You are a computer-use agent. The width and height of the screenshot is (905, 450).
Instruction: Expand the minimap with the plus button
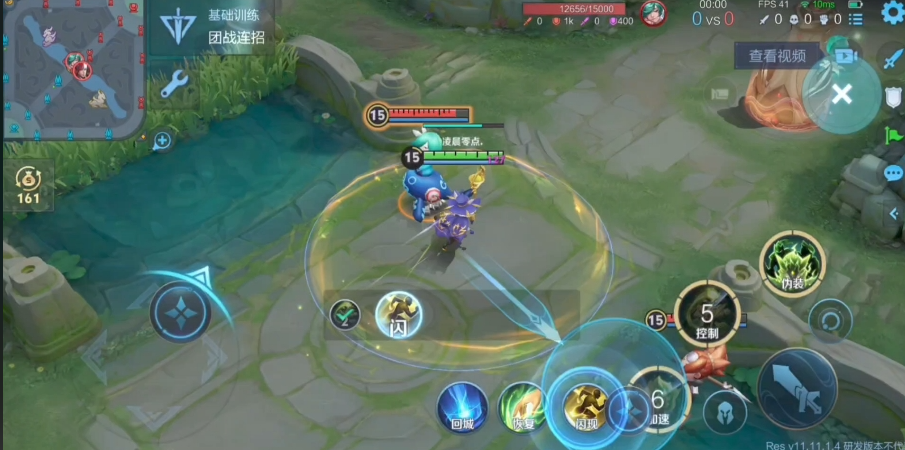click(162, 141)
